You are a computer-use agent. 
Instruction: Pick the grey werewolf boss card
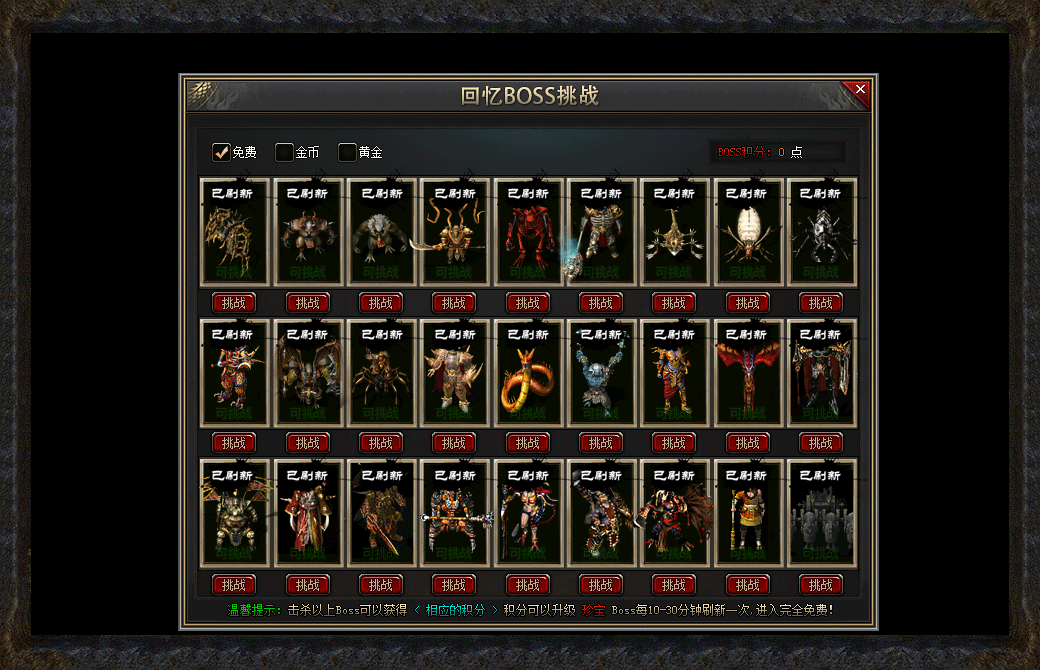381,232
